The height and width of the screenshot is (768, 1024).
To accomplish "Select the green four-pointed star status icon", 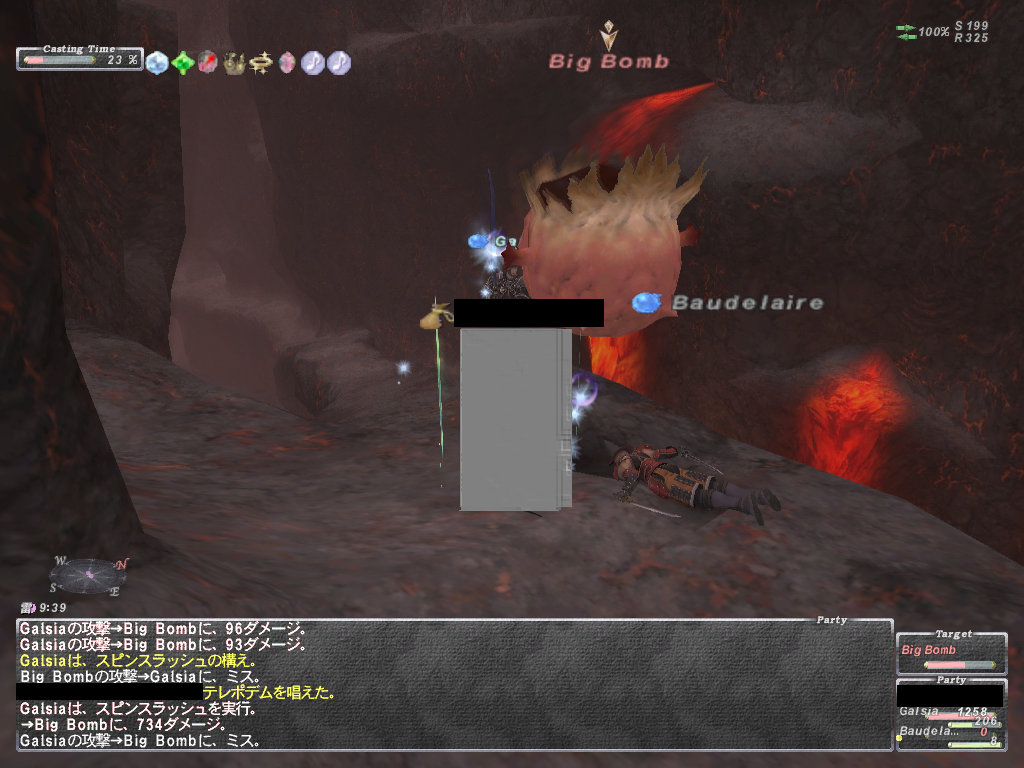I will (183, 63).
